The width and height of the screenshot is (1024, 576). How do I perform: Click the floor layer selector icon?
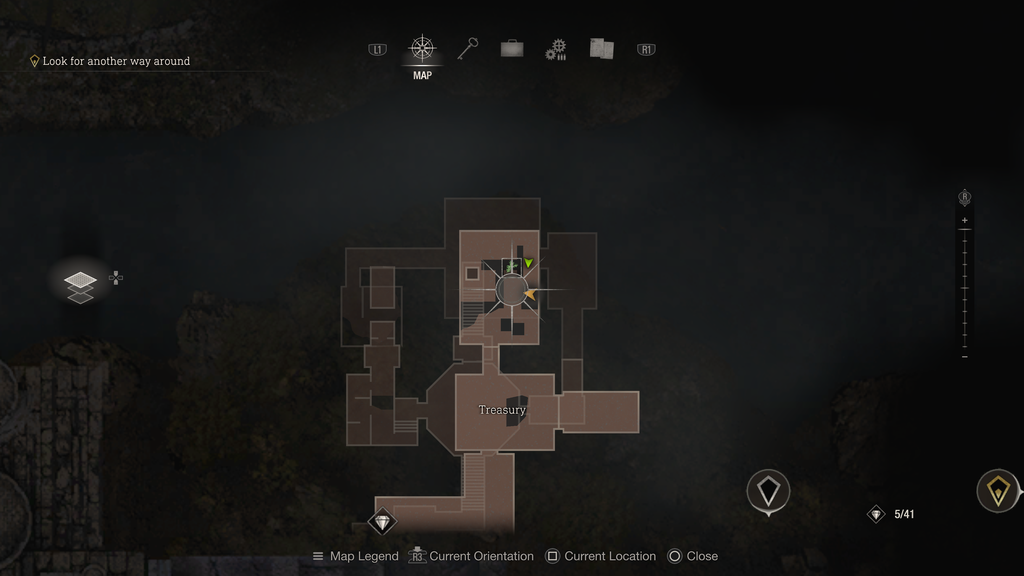pyautogui.click(x=81, y=285)
